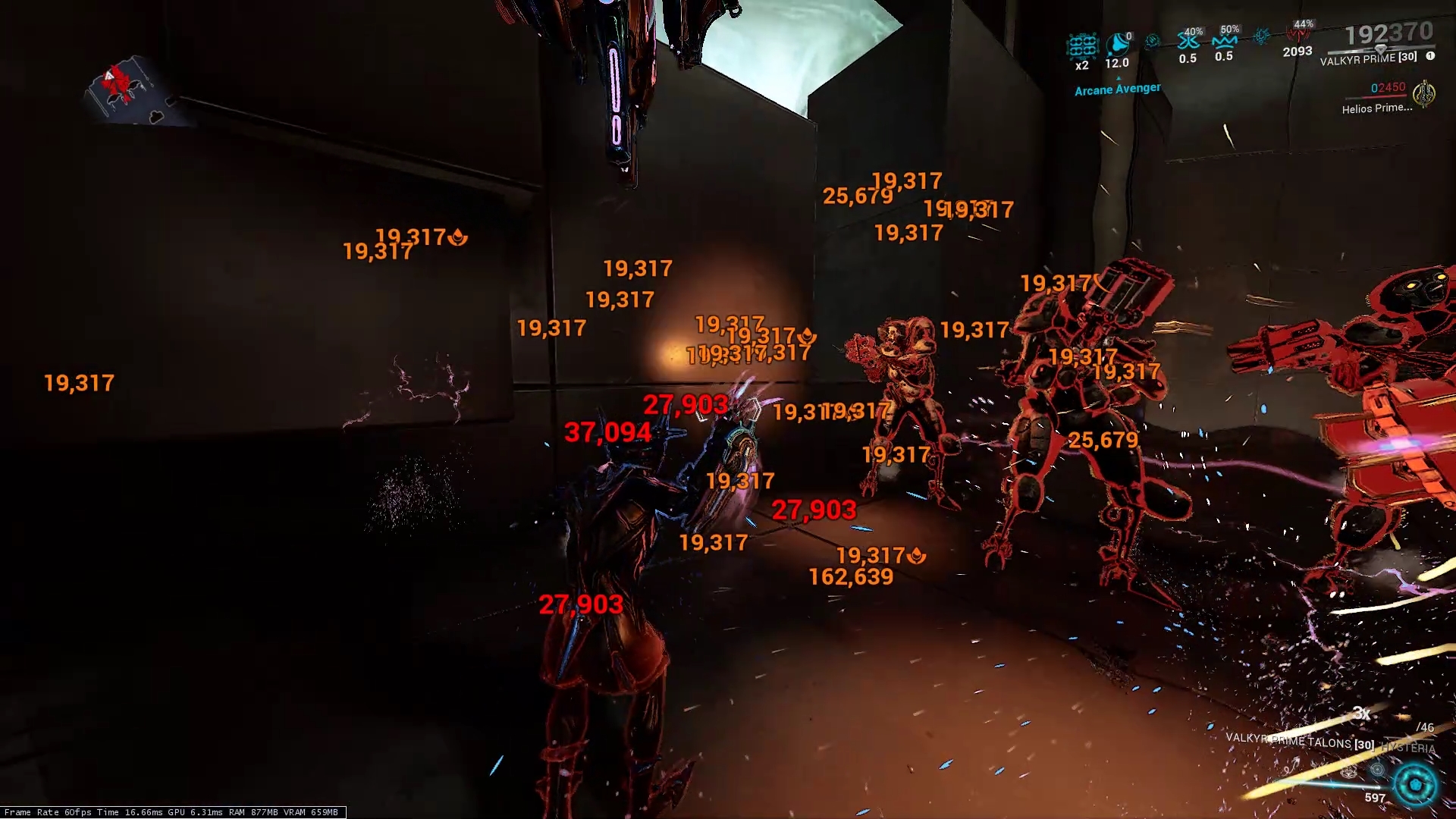Toggle the rank 1 badge beside Valkyr Prime

1429,56
